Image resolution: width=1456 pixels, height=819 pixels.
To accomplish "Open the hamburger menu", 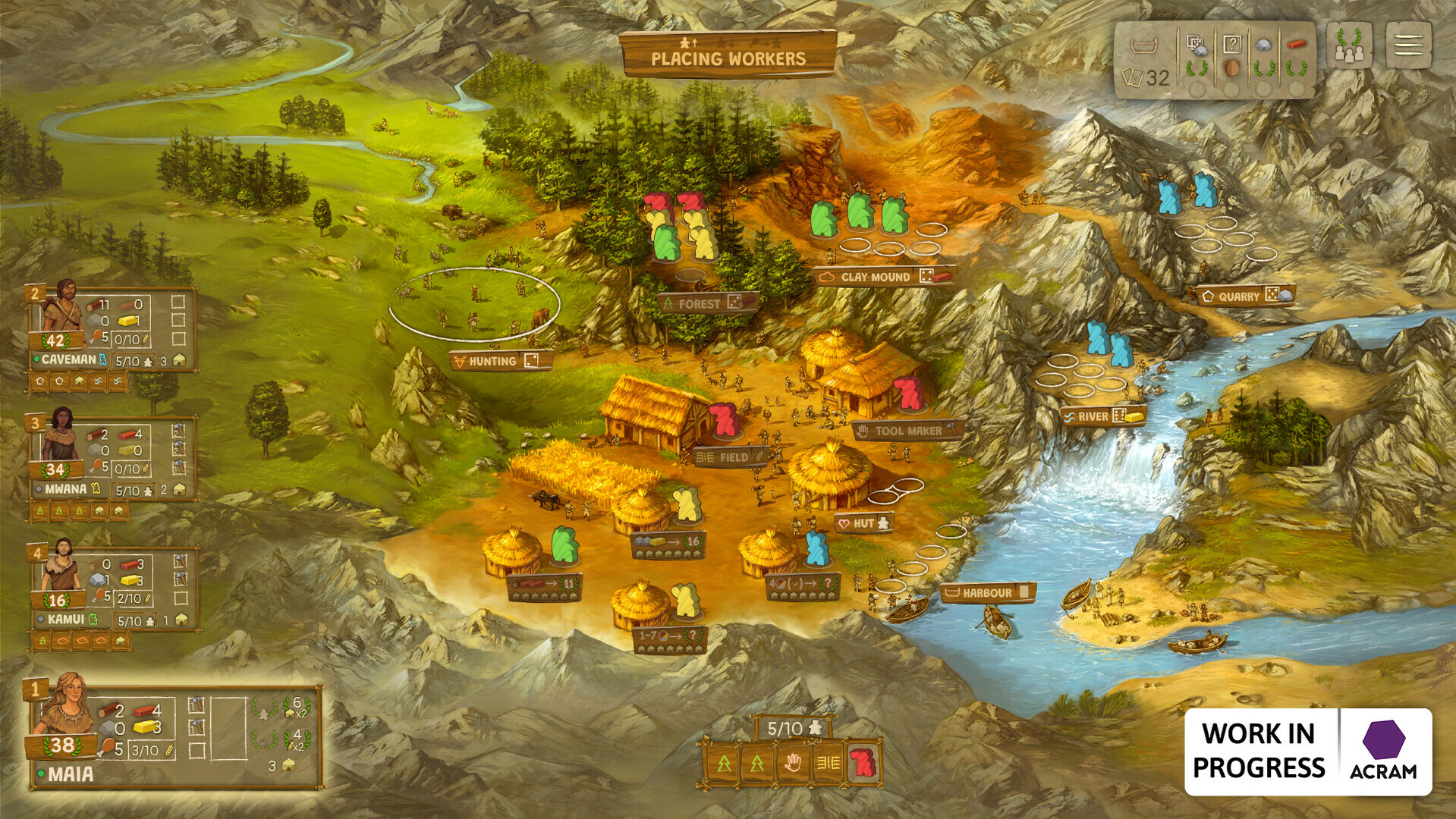I will [x=1407, y=45].
